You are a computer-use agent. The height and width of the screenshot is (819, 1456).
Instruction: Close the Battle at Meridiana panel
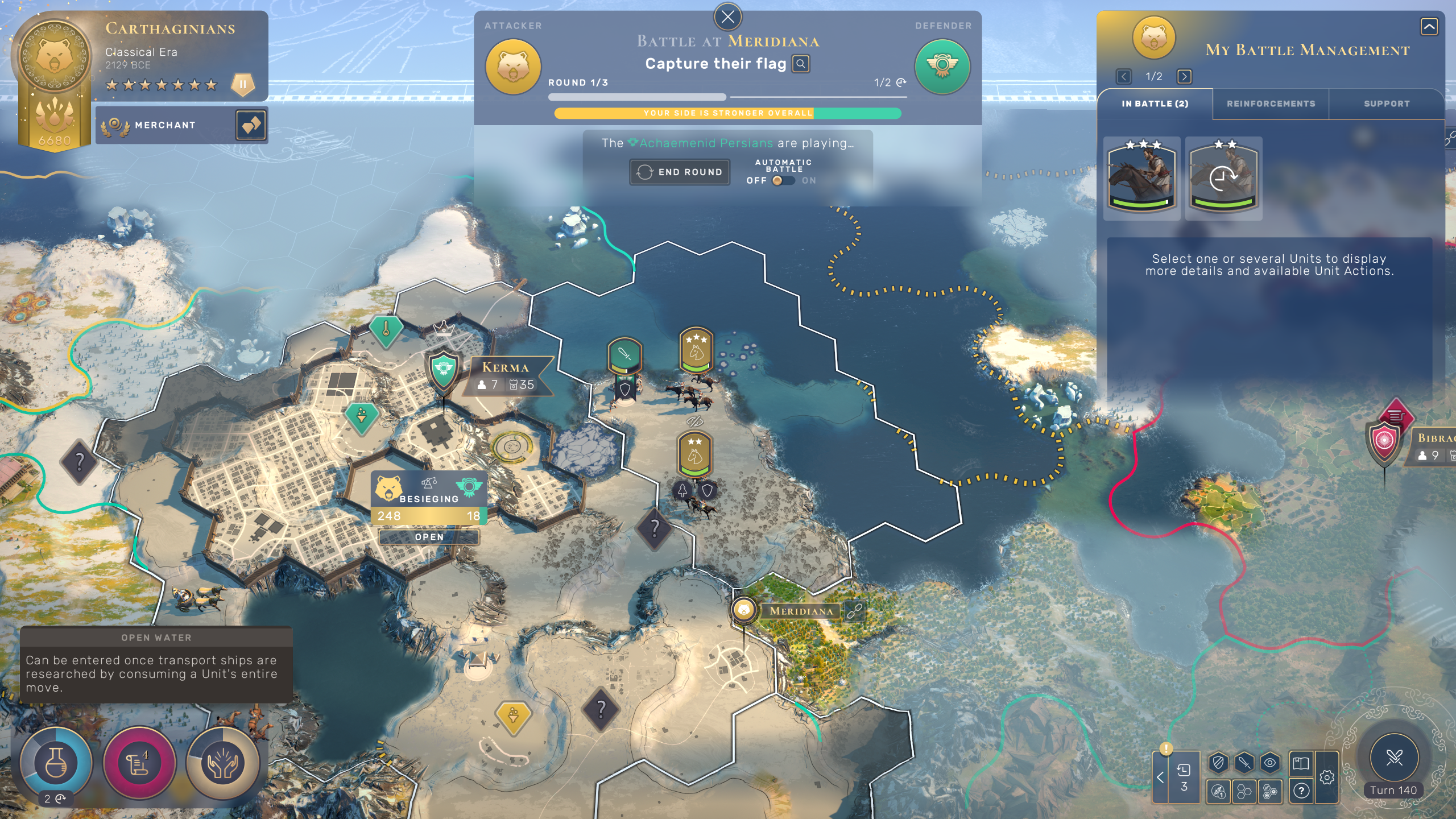(x=727, y=17)
